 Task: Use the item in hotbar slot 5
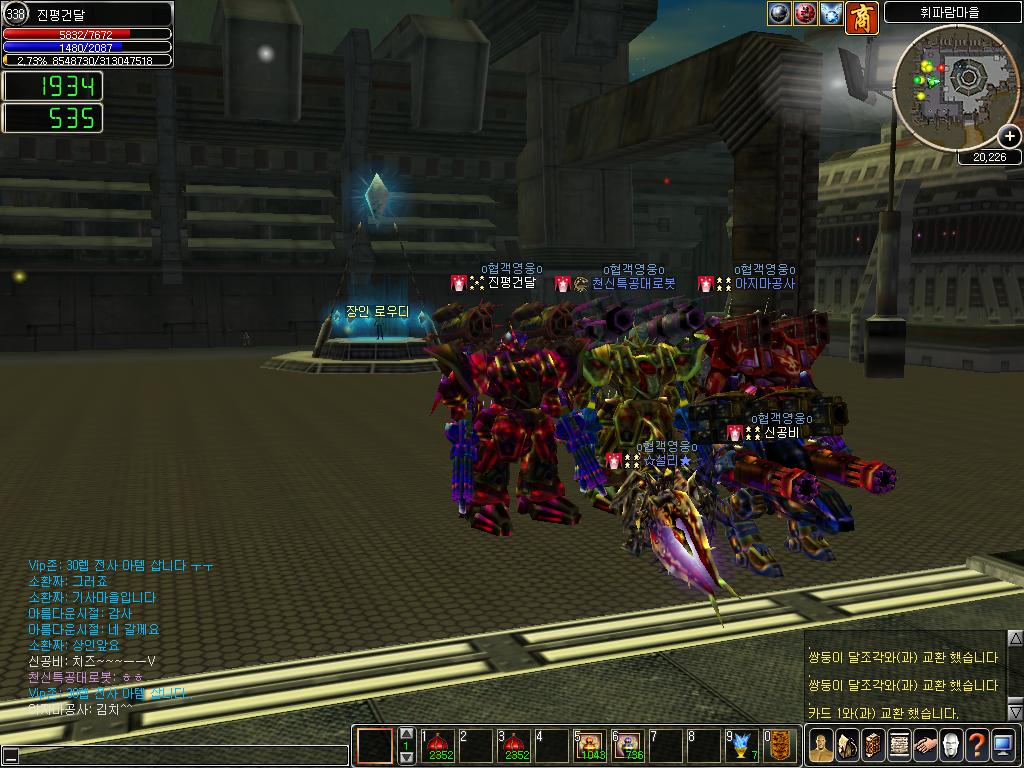pyautogui.click(x=590, y=746)
